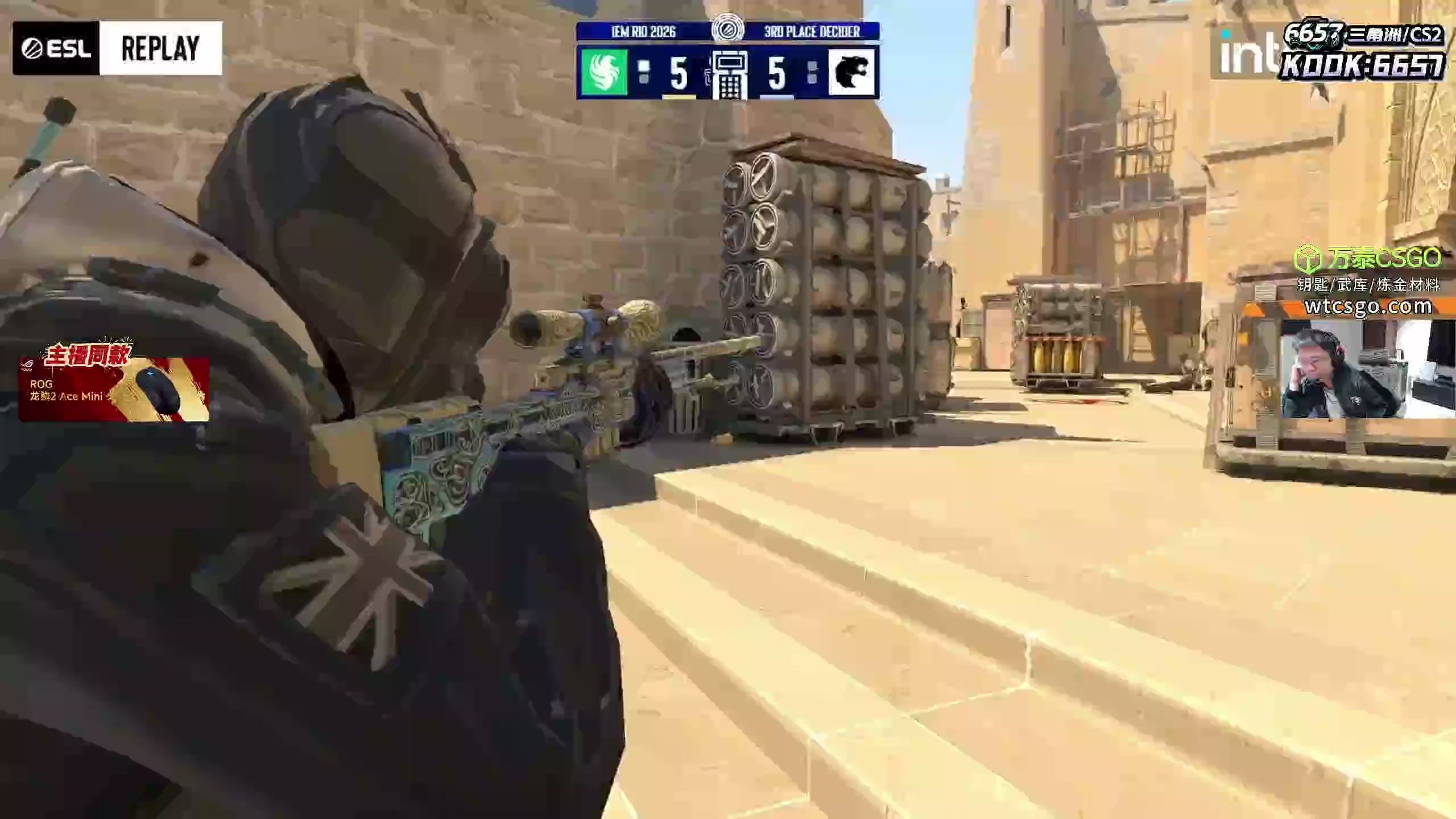The image size is (1456, 819).
Task: Select the FURIA panther team logo
Action: click(851, 72)
